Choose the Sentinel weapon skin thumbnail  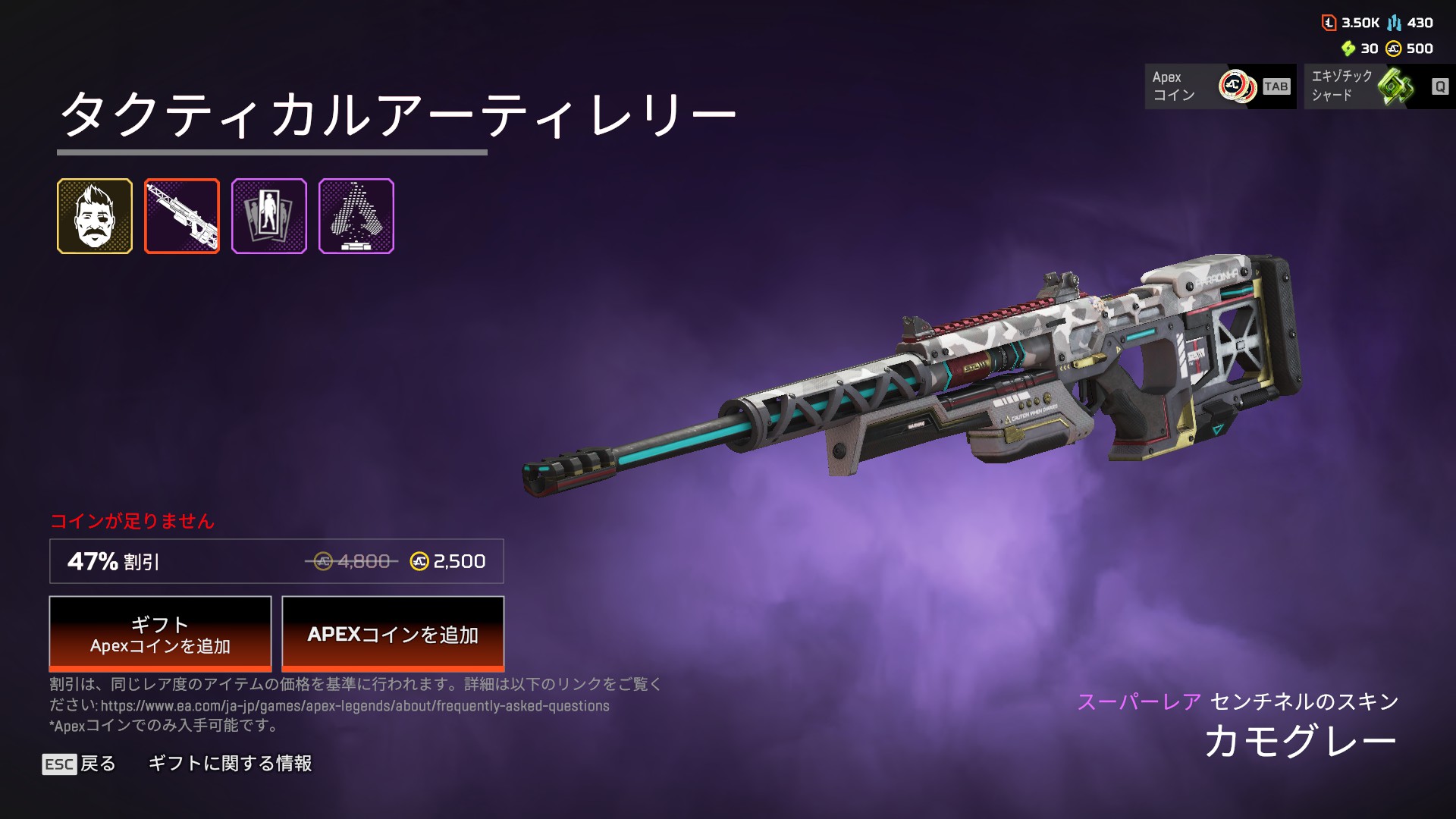[x=182, y=216]
